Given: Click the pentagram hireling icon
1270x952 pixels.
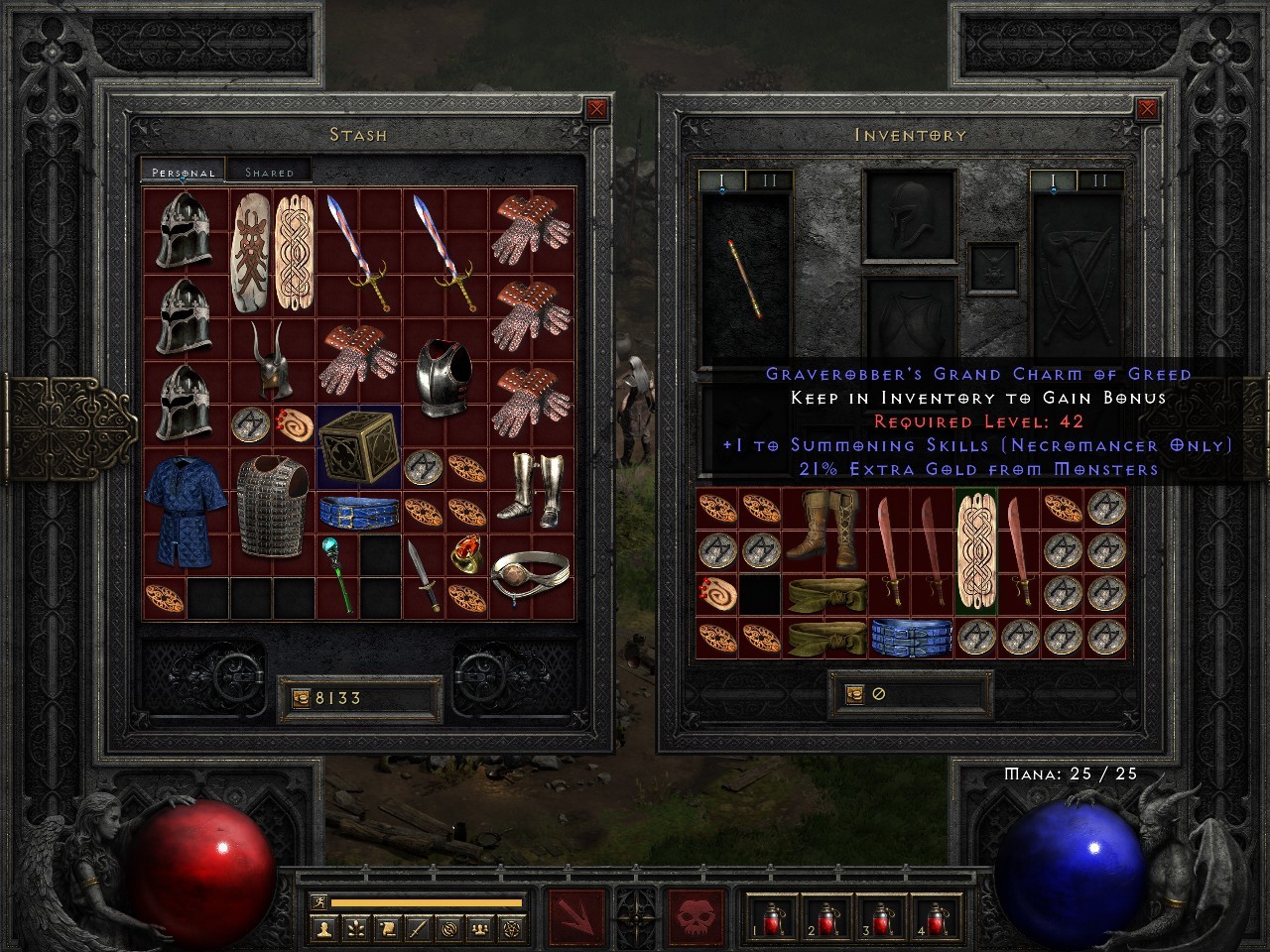Looking at the screenshot, I should click(x=512, y=927).
